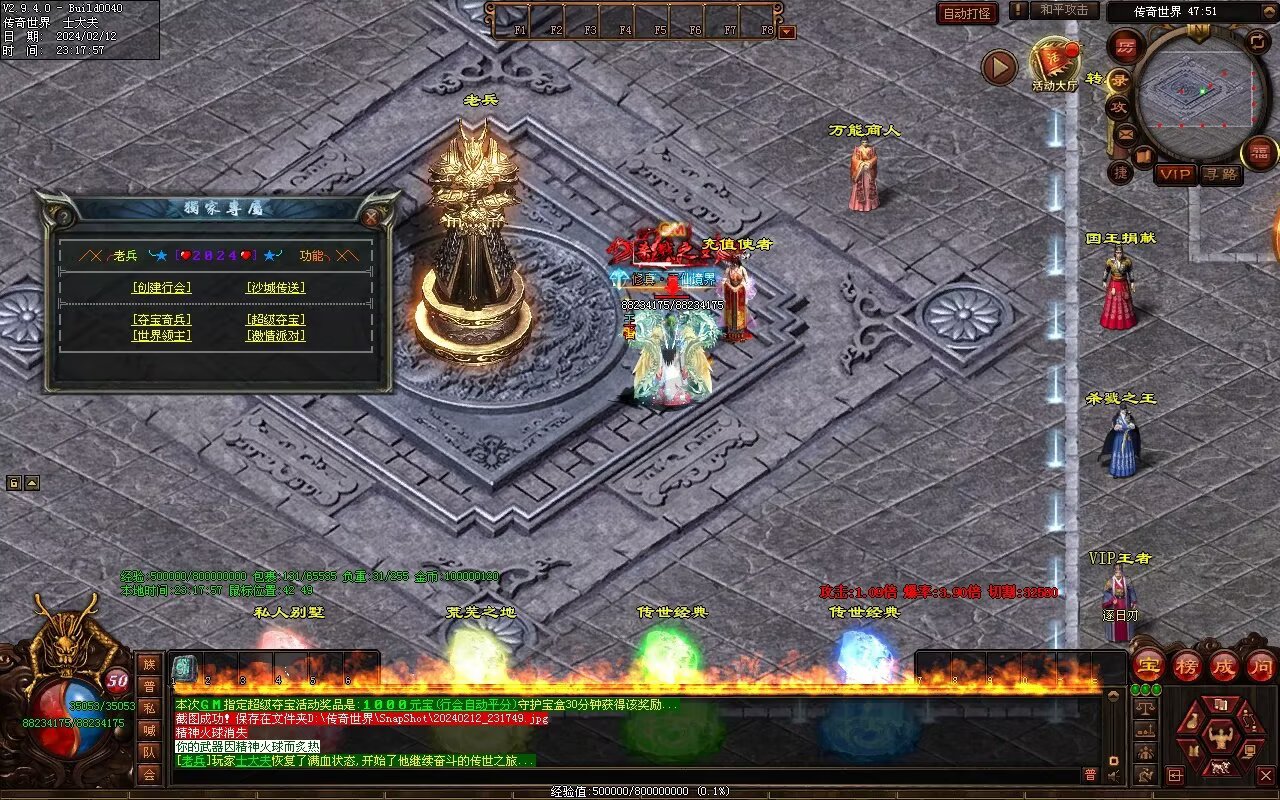Open the 夺宝奇兵 dialog link
This screenshot has height=800, width=1280.
tap(161, 320)
